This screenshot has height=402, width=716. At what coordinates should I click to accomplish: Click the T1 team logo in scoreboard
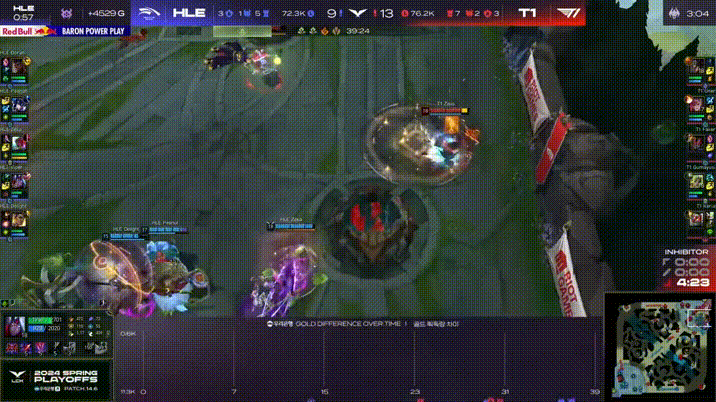point(565,14)
